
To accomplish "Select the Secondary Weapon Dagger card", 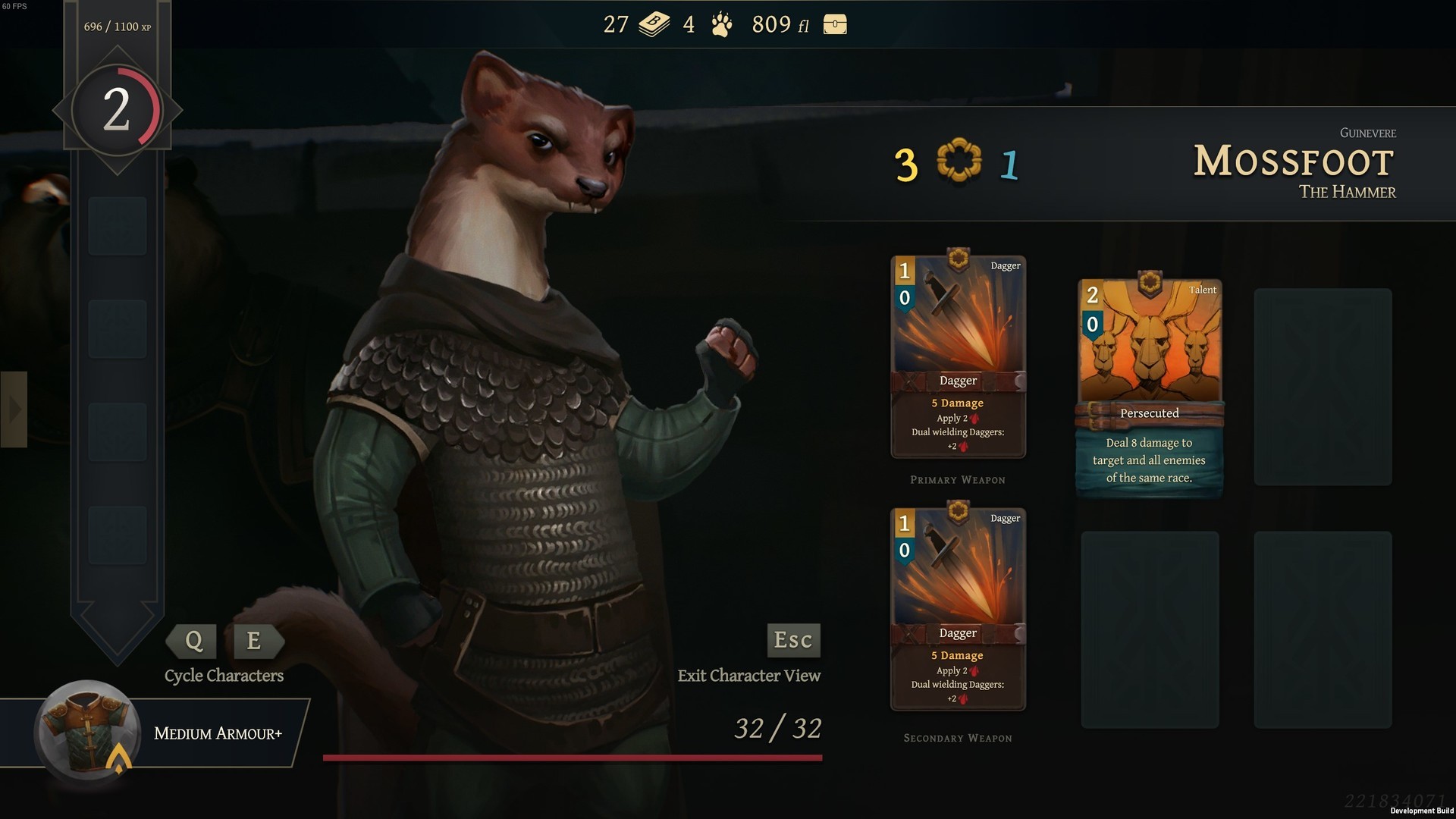I will coord(958,610).
